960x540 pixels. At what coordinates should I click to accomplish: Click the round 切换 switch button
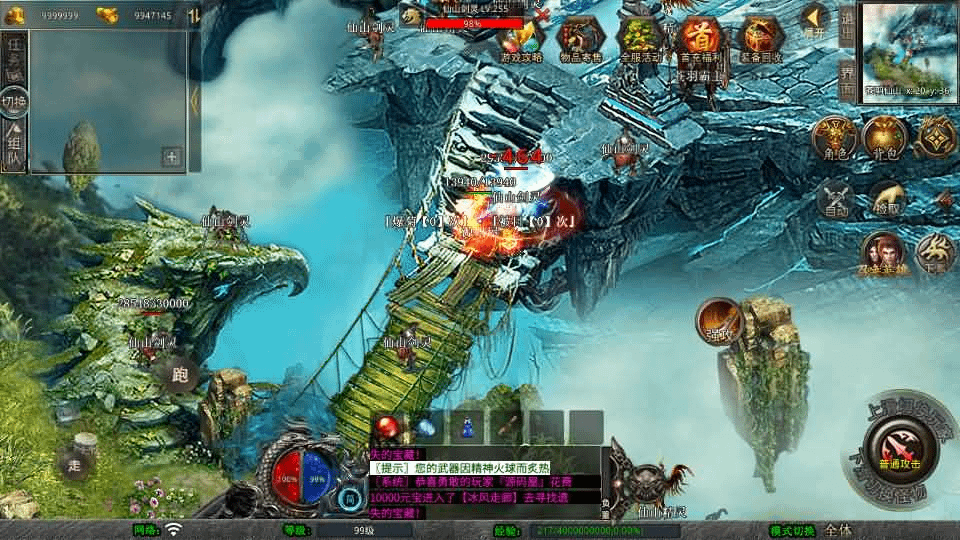coord(14,101)
